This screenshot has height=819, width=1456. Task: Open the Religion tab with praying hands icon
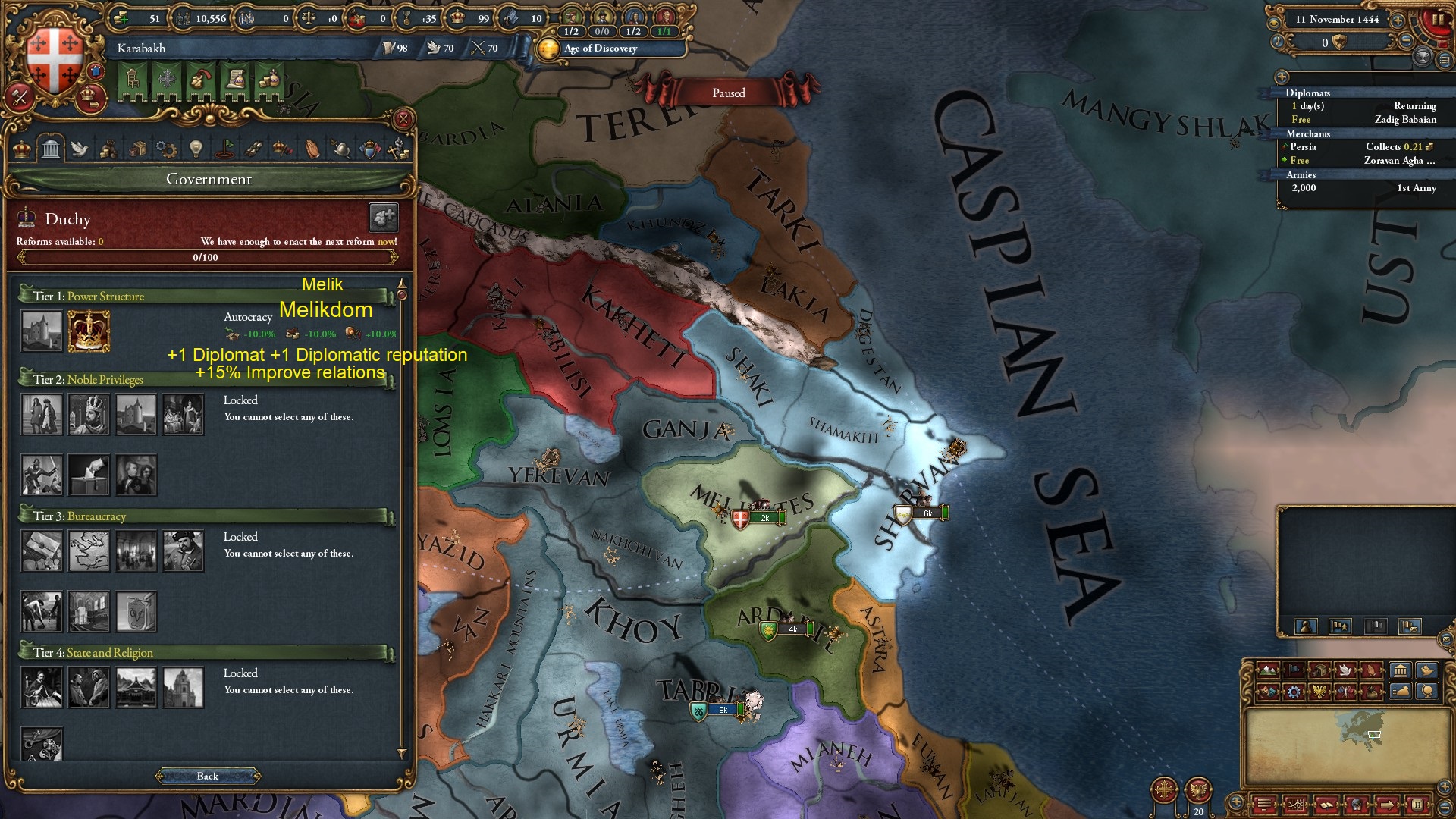(312, 149)
